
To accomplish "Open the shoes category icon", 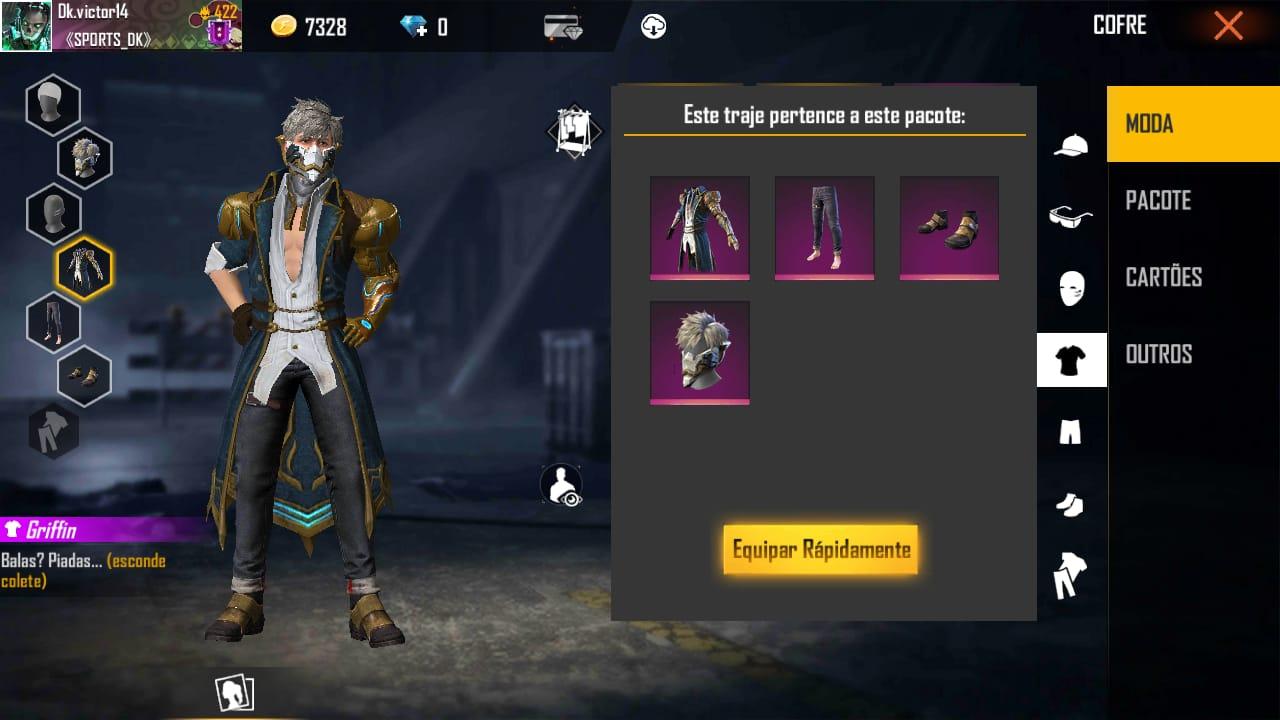I will point(1071,506).
